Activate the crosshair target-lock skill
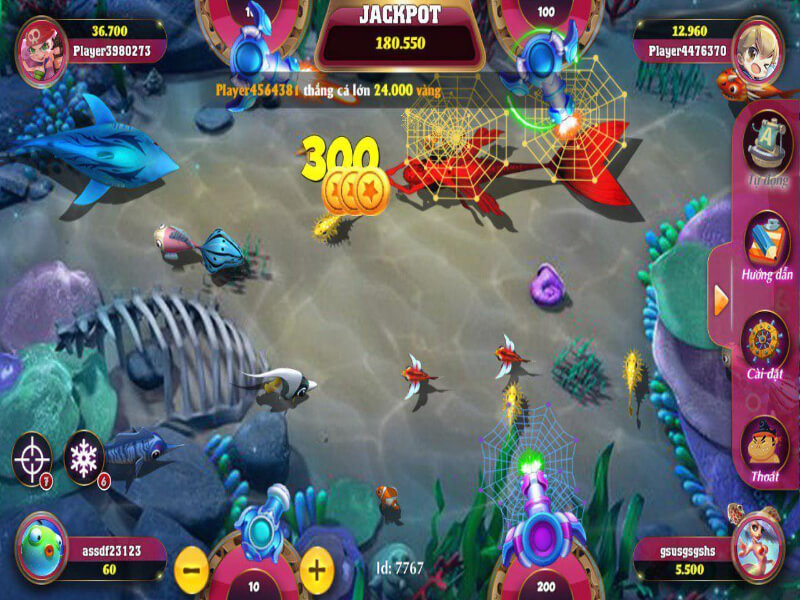Viewport: 800px width, 600px height. pyautogui.click(x=32, y=458)
